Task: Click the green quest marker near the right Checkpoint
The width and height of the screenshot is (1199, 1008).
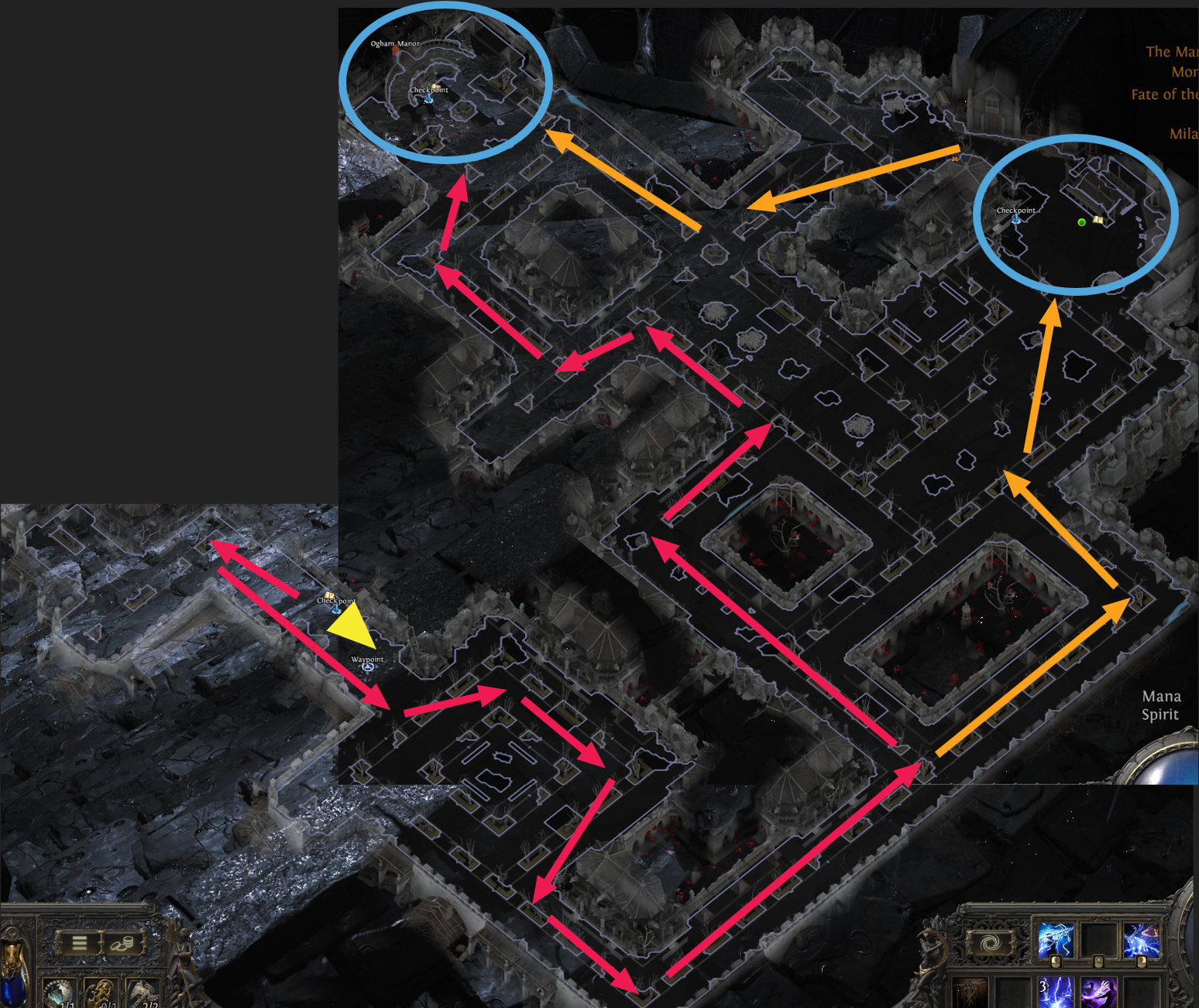Action: pyautogui.click(x=1081, y=222)
